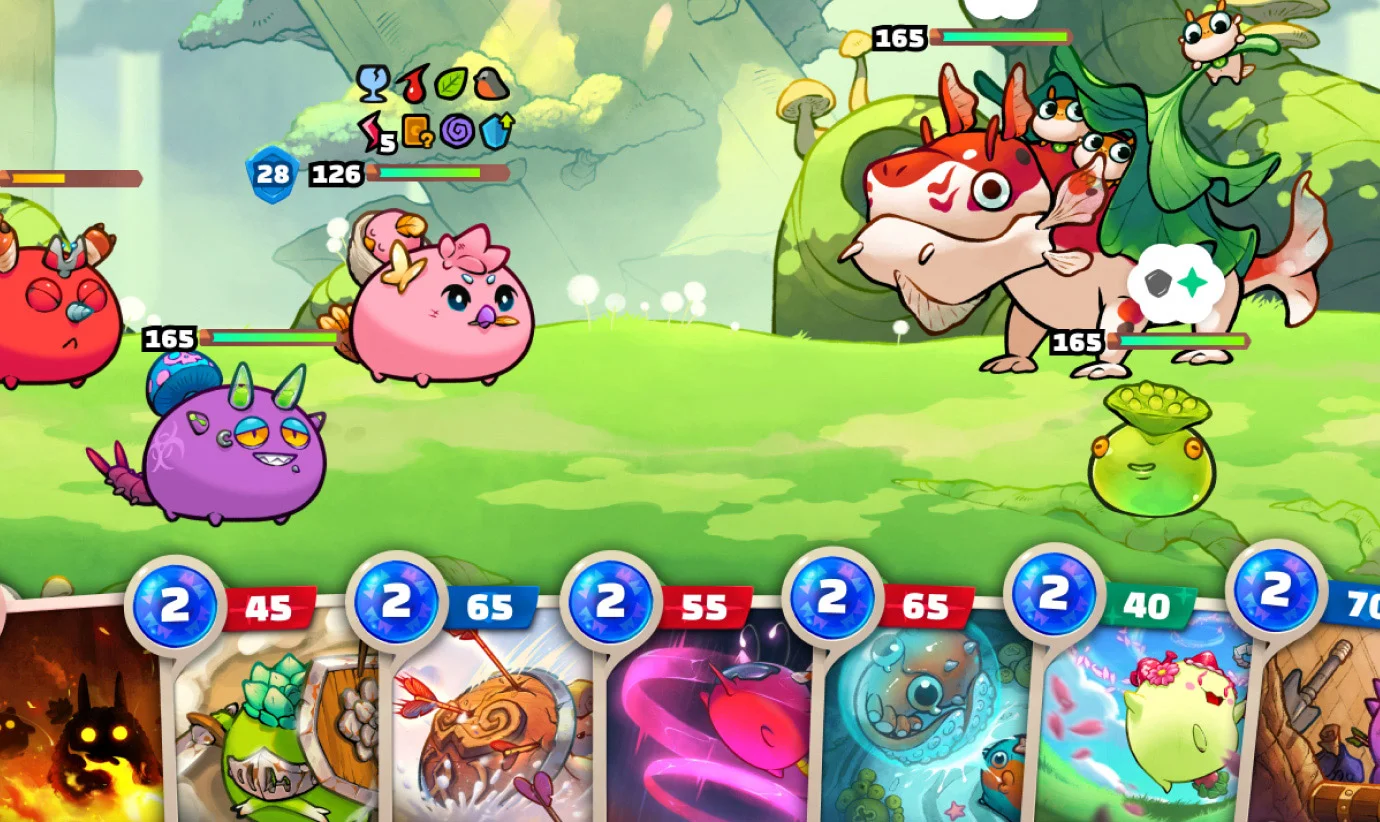Viewport: 1380px width, 822px height.
Task: Inspect the broken glass Fragile status icon
Action: [x=372, y=84]
